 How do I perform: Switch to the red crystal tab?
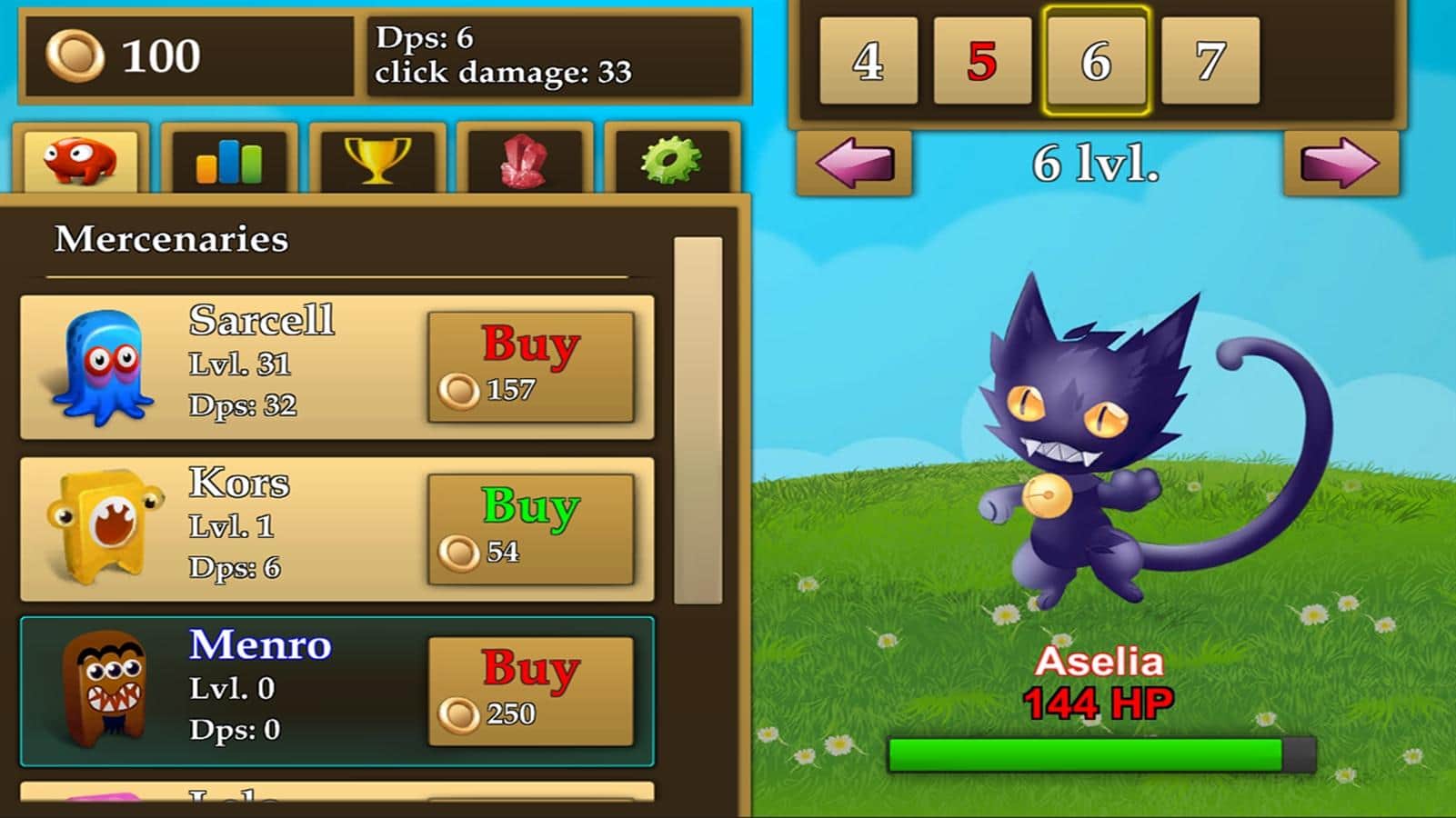[x=525, y=161]
